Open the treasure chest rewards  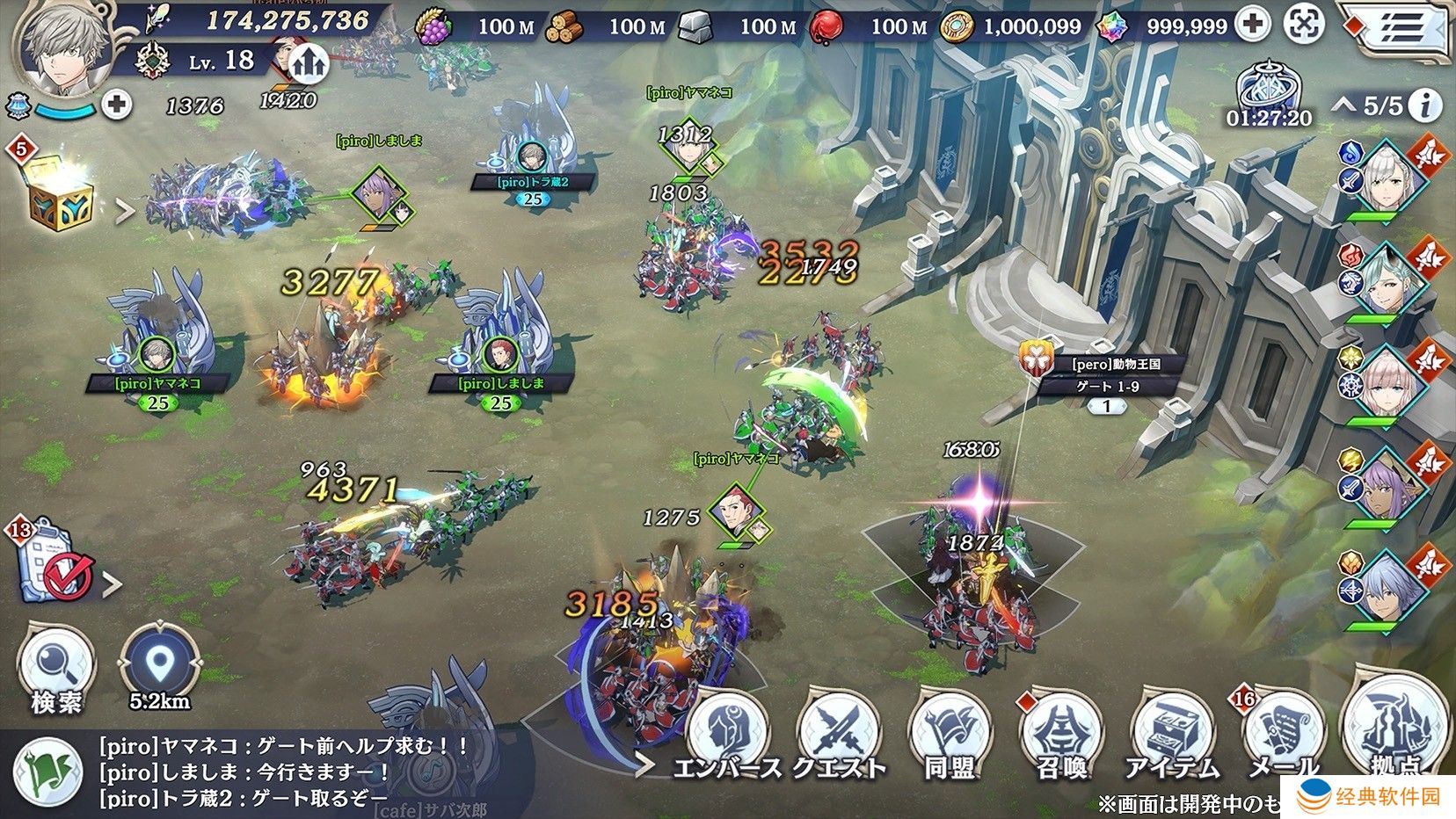[x=60, y=195]
